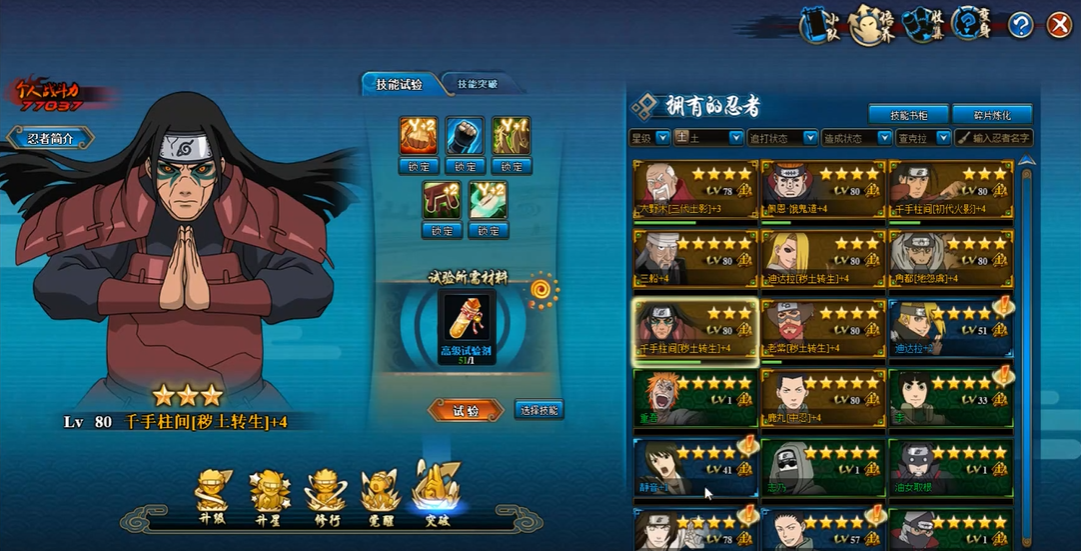Open the help question mark button
This screenshot has width=1081, height=551.
(1021, 25)
